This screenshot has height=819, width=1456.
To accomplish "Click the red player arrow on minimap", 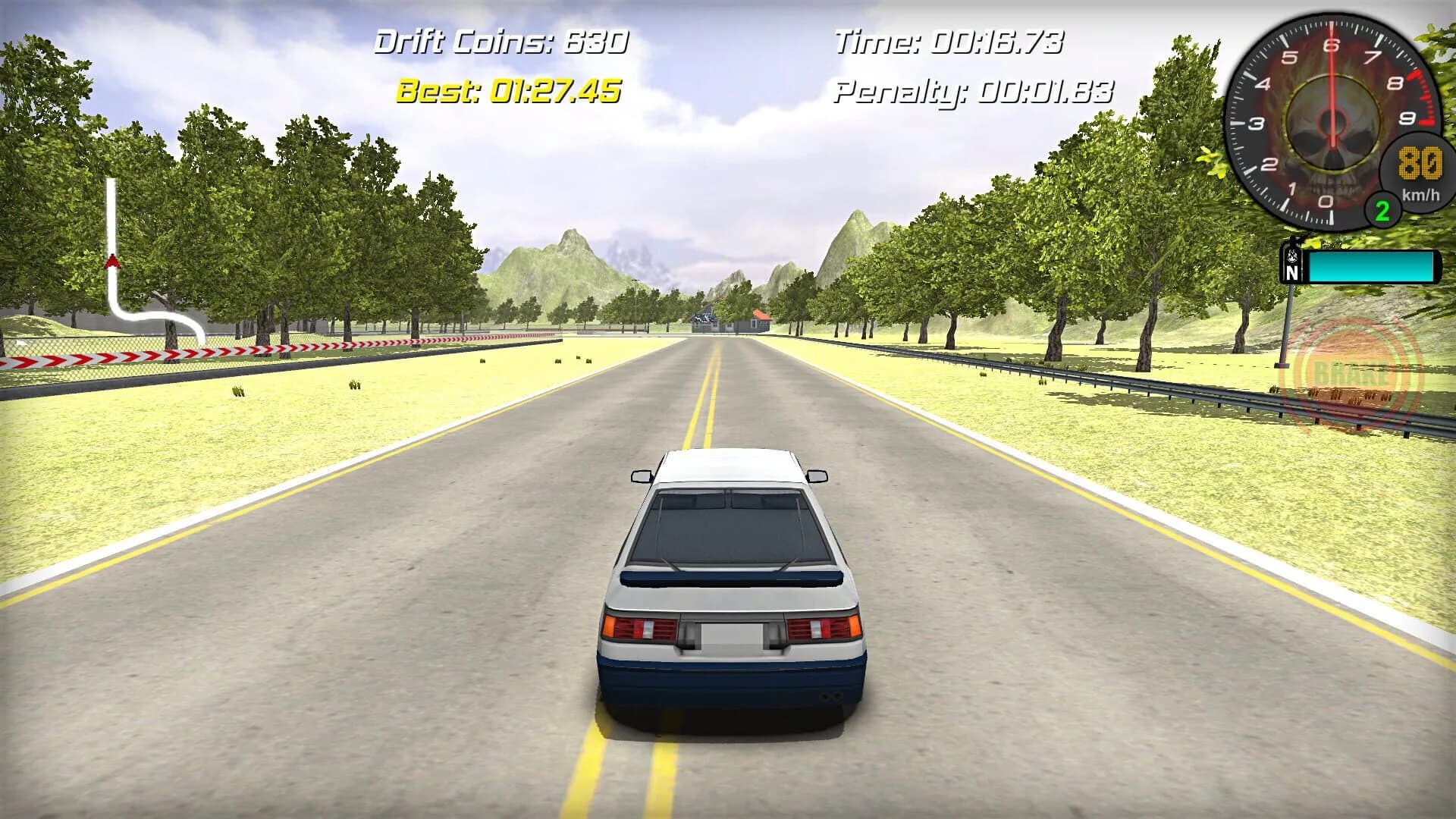I will [114, 259].
